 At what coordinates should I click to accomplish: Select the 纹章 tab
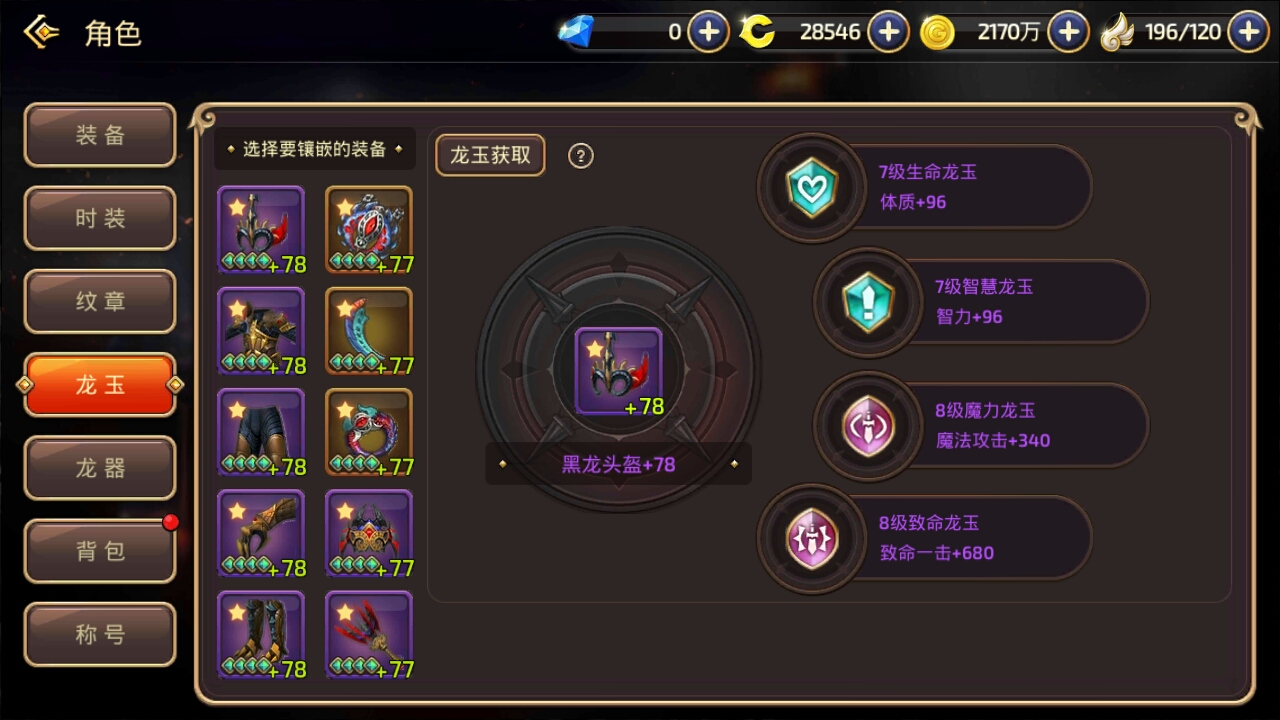click(x=100, y=301)
